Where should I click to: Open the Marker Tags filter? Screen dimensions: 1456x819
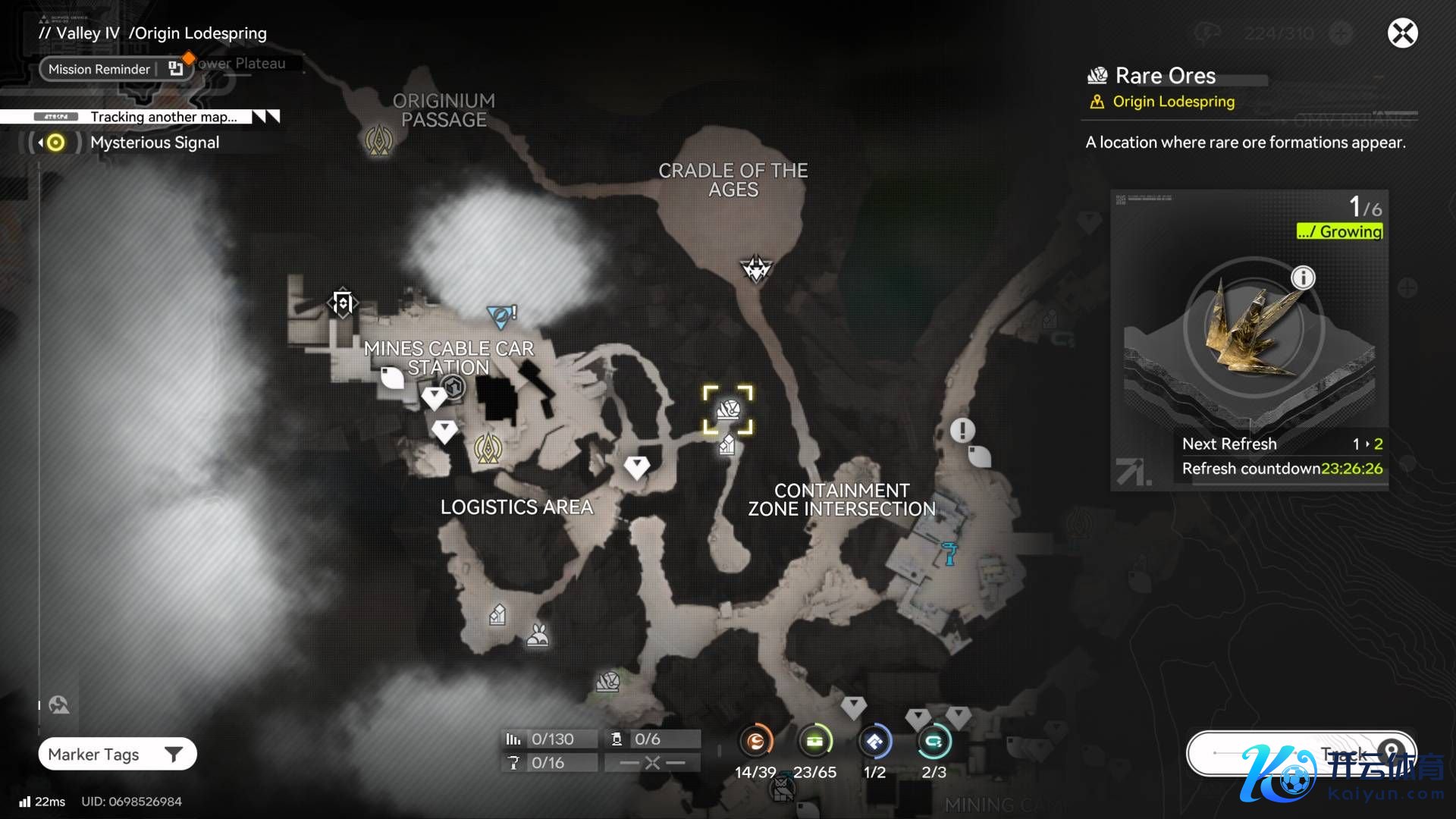(x=118, y=755)
